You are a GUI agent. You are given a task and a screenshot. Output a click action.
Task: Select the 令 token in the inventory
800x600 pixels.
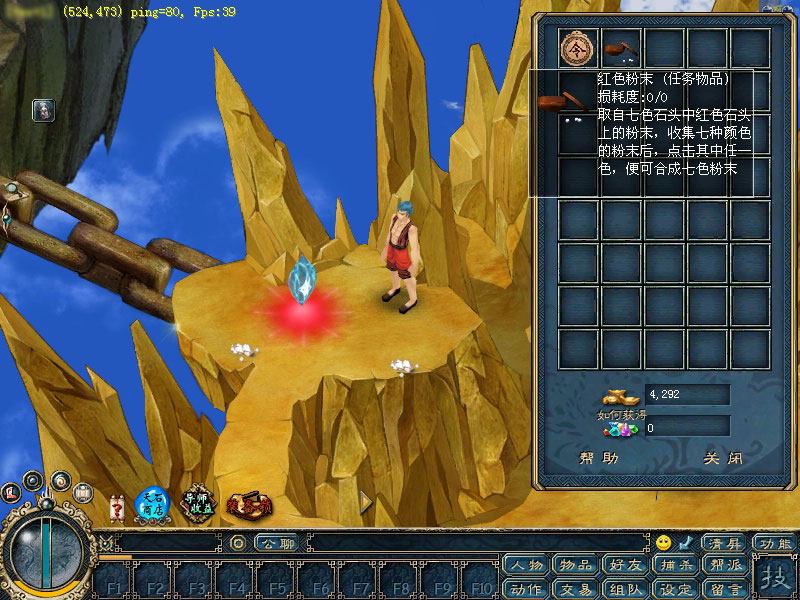pos(579,47)
